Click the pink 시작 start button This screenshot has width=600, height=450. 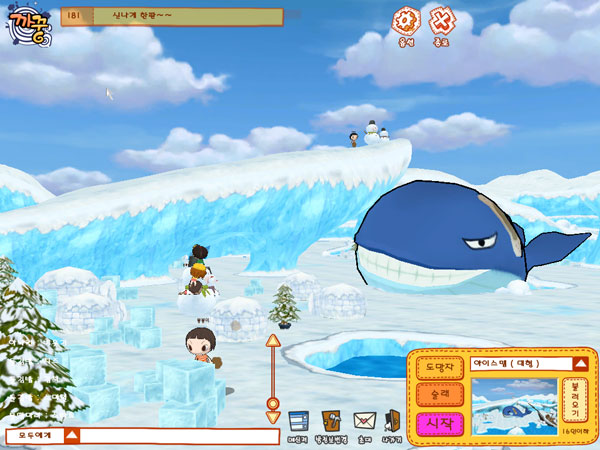coord(440,422)
